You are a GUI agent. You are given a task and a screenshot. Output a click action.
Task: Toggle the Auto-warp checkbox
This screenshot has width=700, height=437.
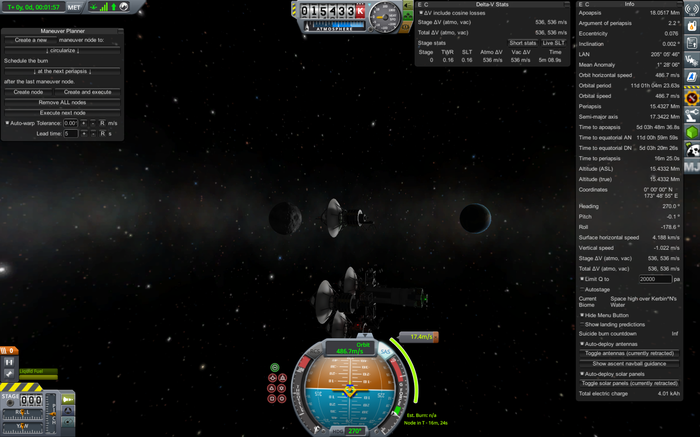click(x=7, y=123)
